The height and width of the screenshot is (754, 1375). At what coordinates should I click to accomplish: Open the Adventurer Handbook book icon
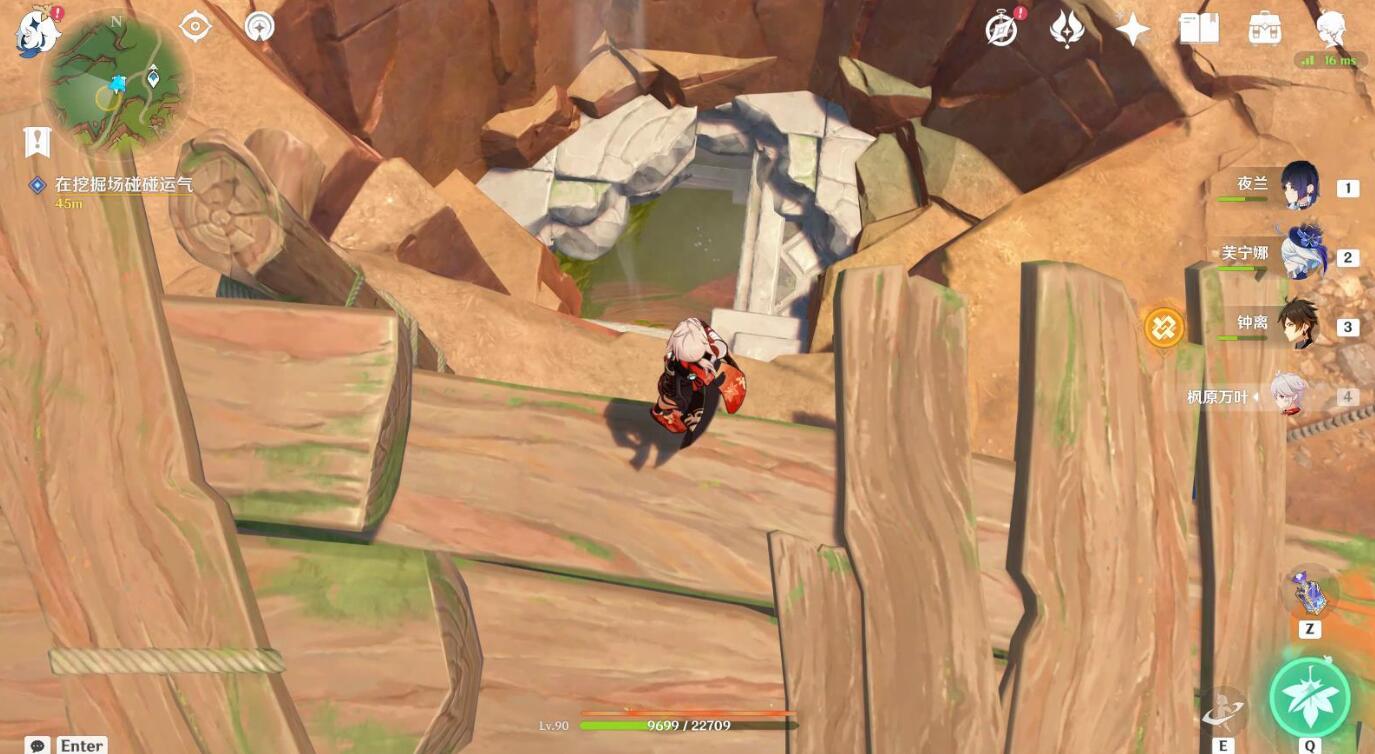click(x=1199, y=29)
